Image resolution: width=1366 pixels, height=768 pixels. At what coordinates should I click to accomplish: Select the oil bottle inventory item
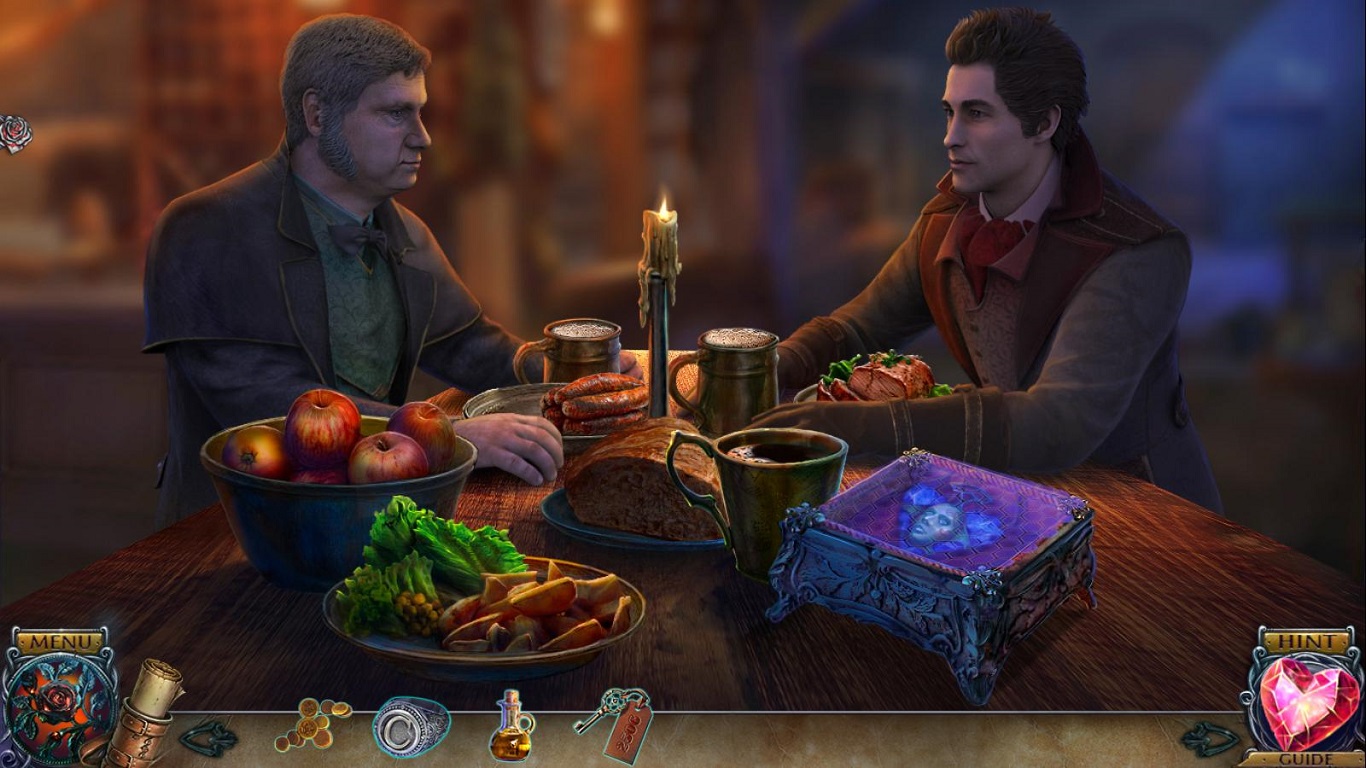coord(510,726)
